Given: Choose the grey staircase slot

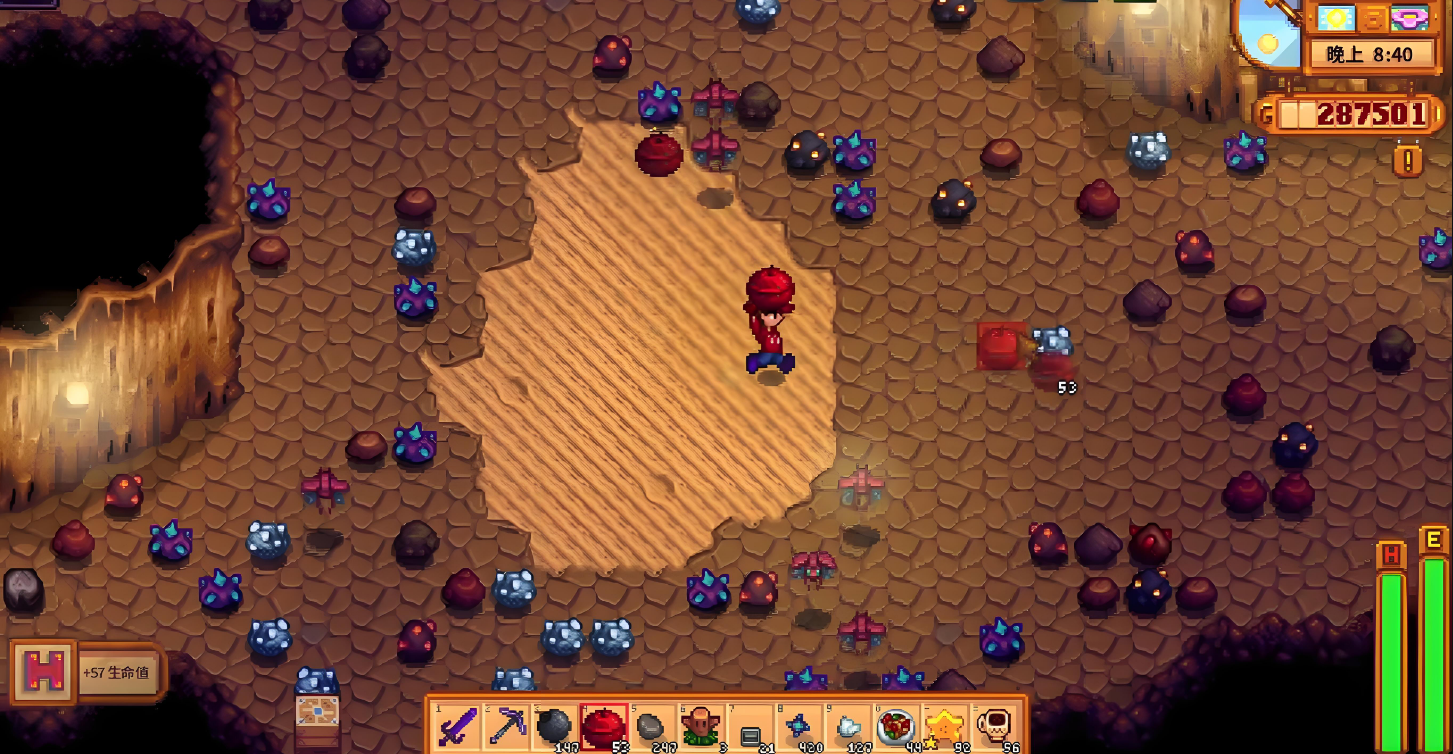Looking at the screenshot, I should (749, 727).
